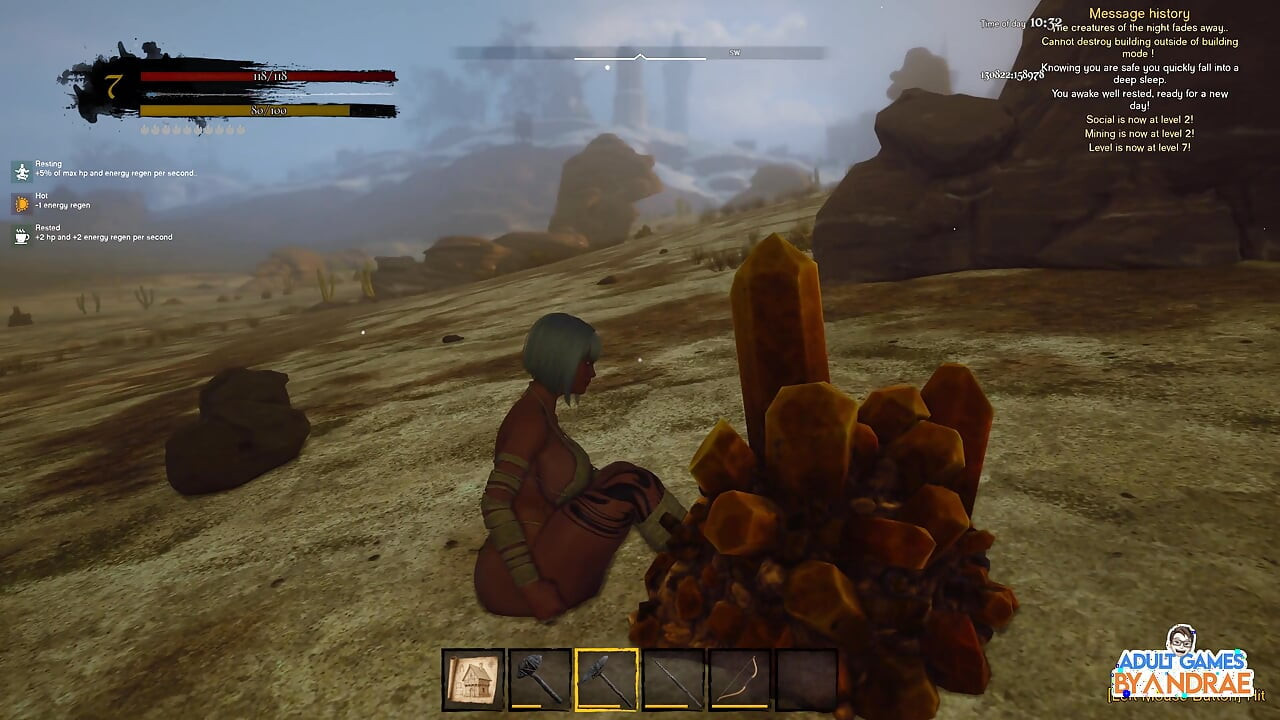Select the Rested coffee cup buff icon
The image size is (1280, 720).
coord(22,235)
